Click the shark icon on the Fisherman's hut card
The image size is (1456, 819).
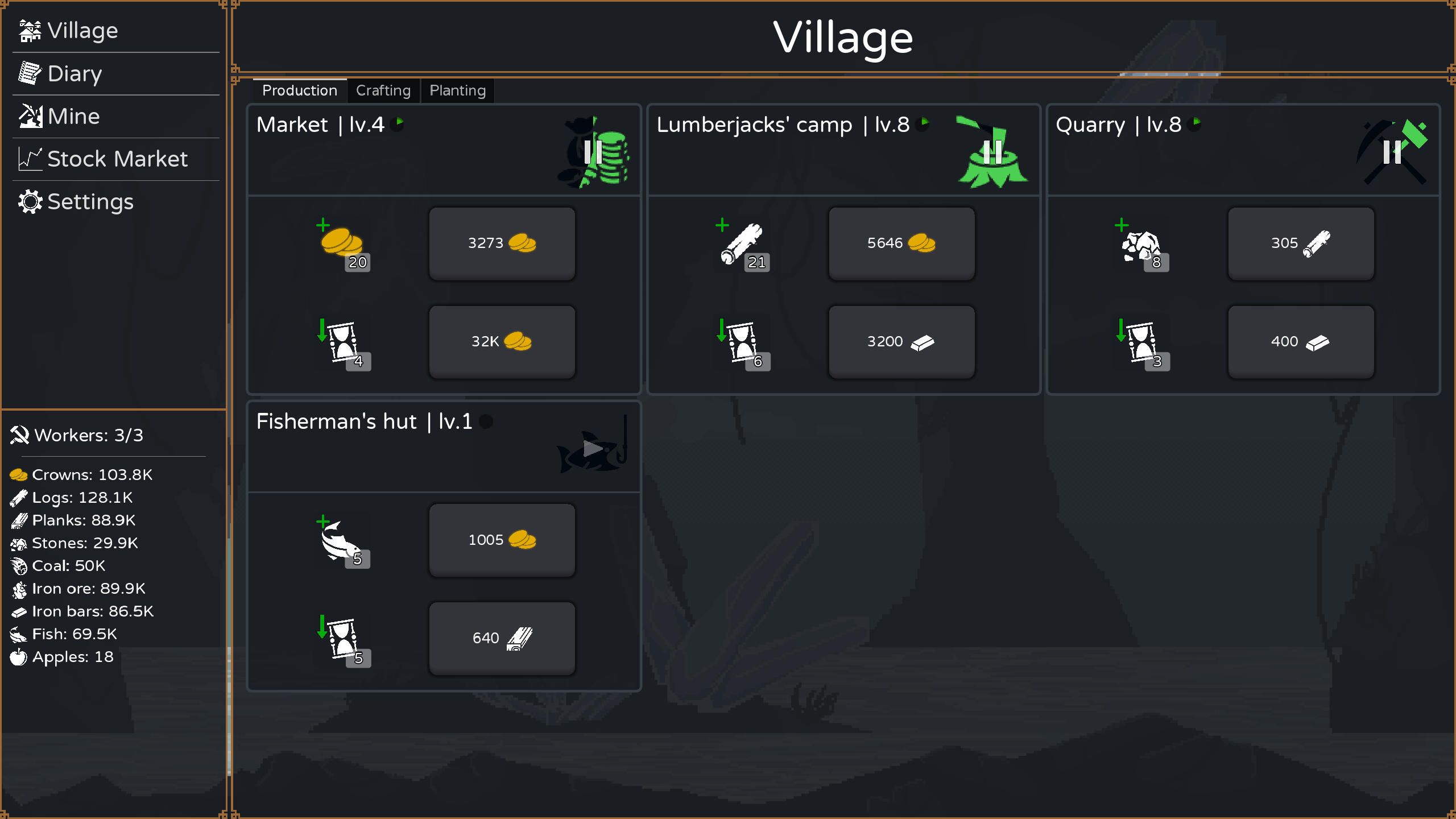click(589, 452)
